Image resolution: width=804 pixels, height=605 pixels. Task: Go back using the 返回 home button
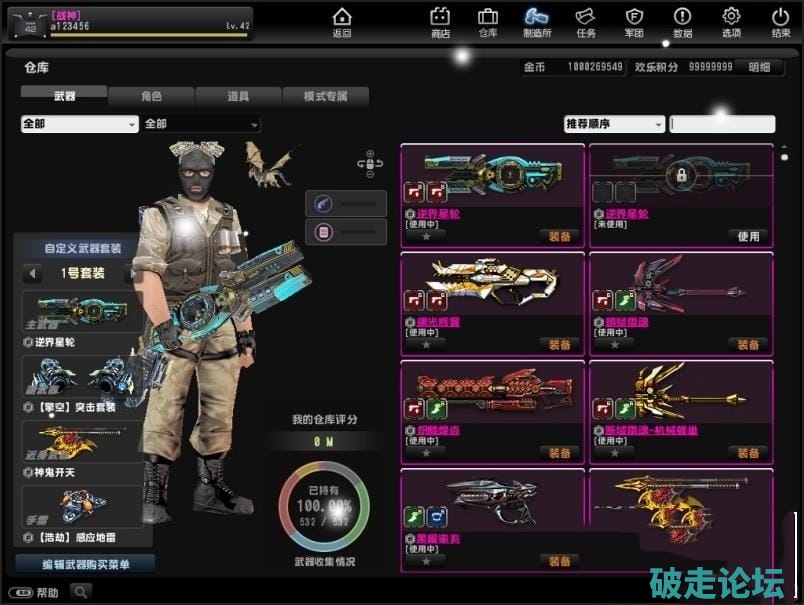[x=342, y=22]
